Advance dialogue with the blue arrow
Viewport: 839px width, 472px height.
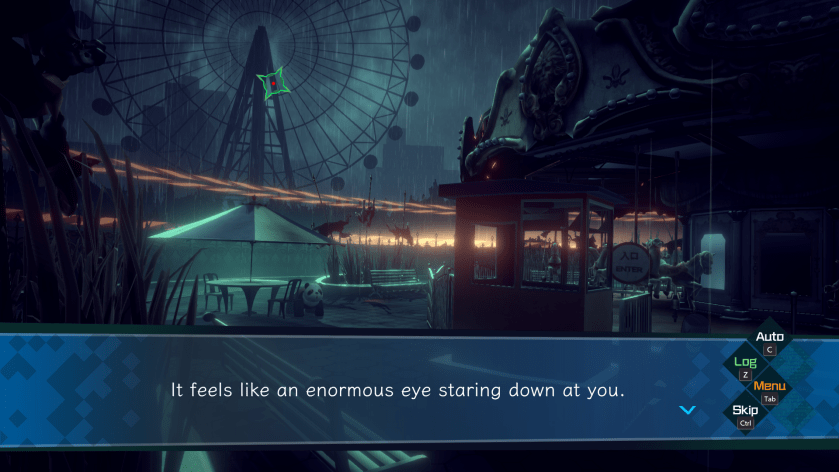coord(687,410)
